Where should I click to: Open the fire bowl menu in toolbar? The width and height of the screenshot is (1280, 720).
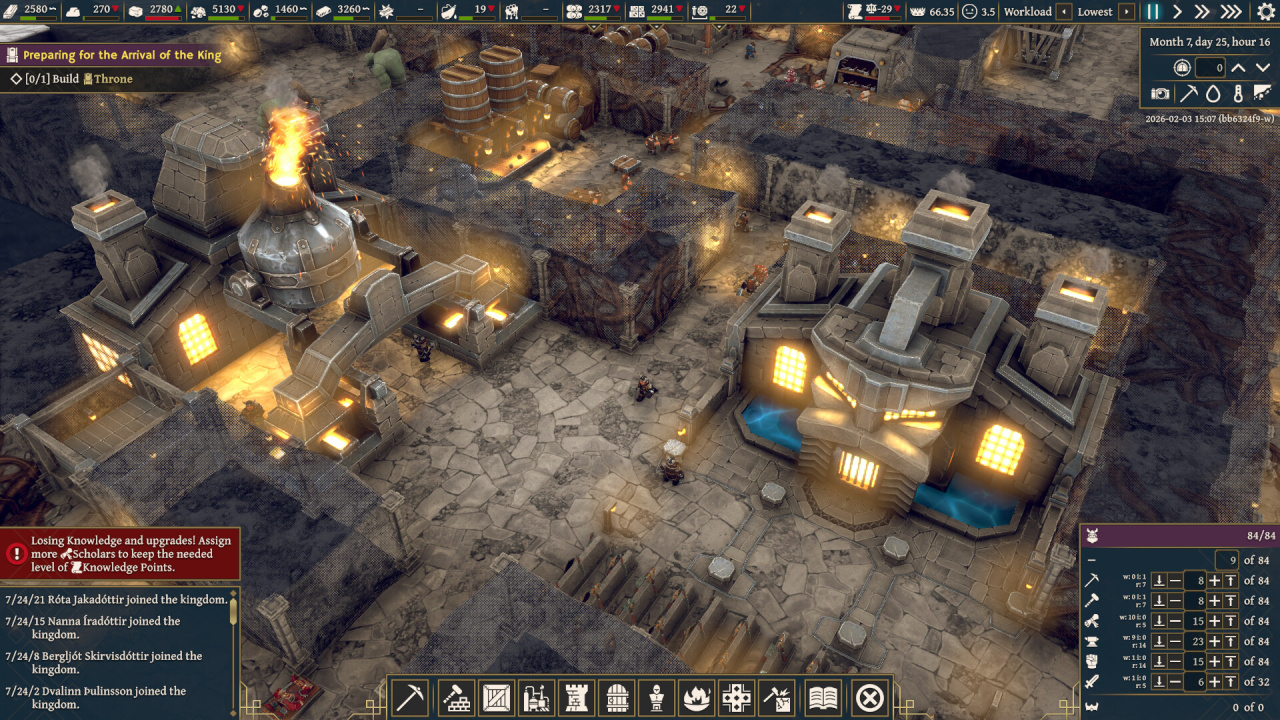(697, 697)
